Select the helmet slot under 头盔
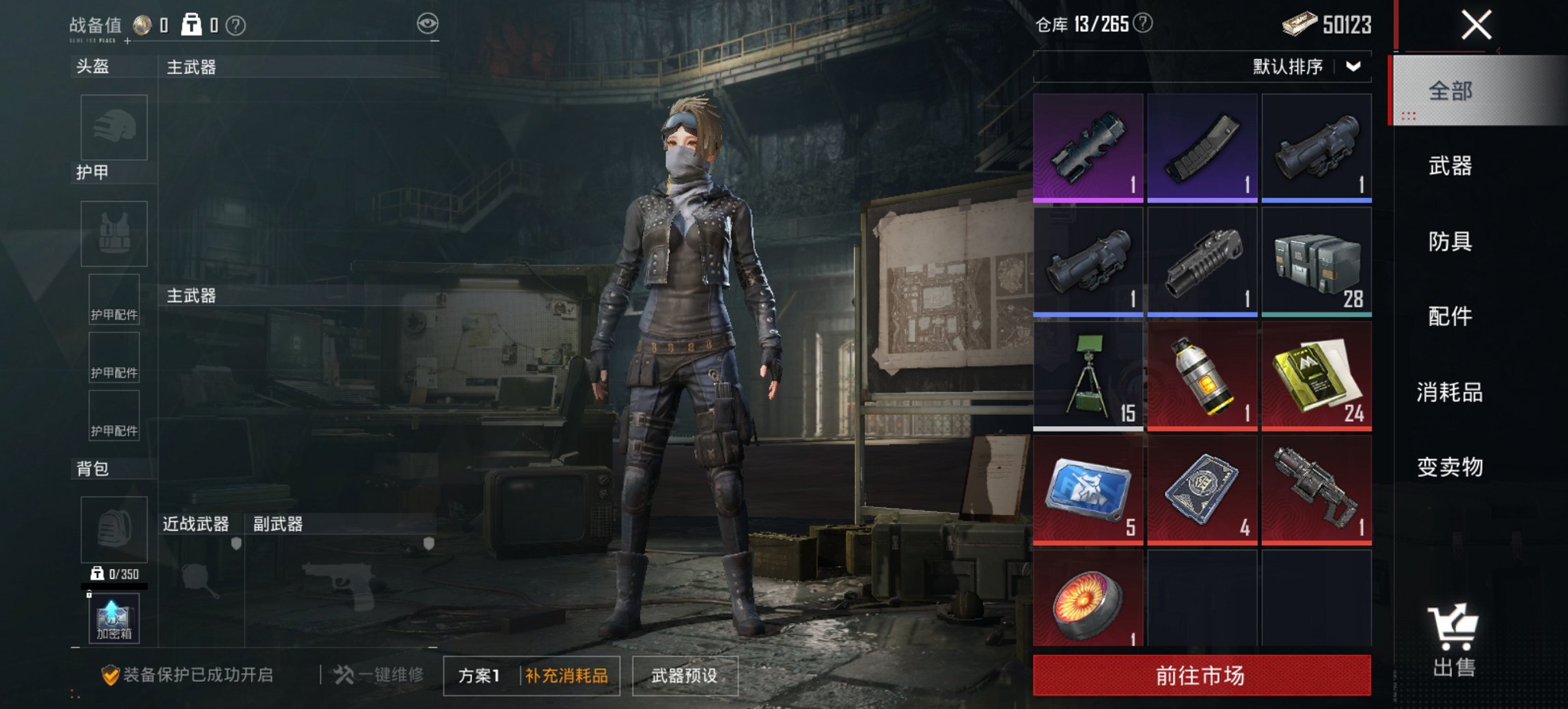 click(113, 127)
